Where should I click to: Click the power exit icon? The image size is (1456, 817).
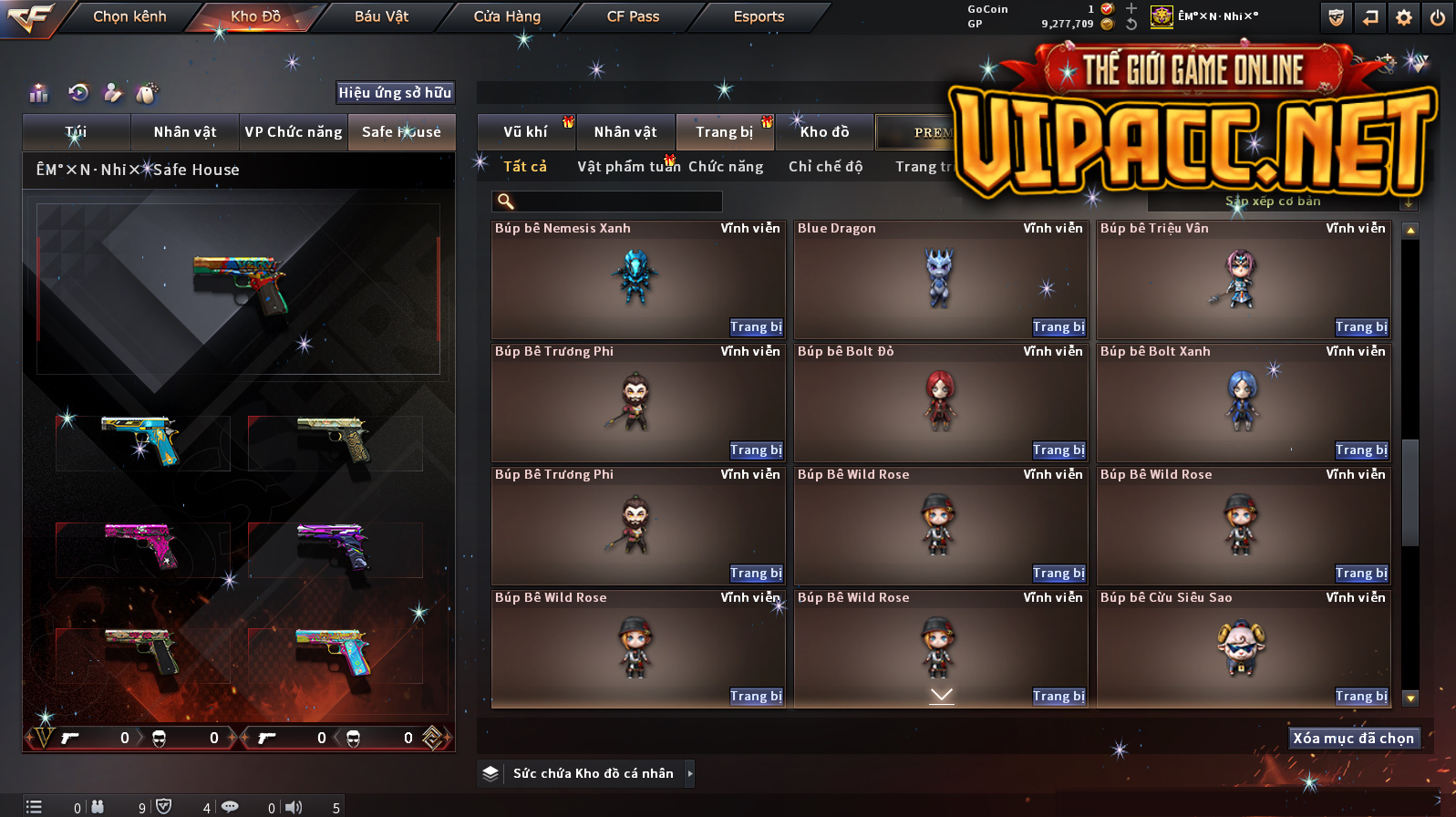[x=1438, y=17]
